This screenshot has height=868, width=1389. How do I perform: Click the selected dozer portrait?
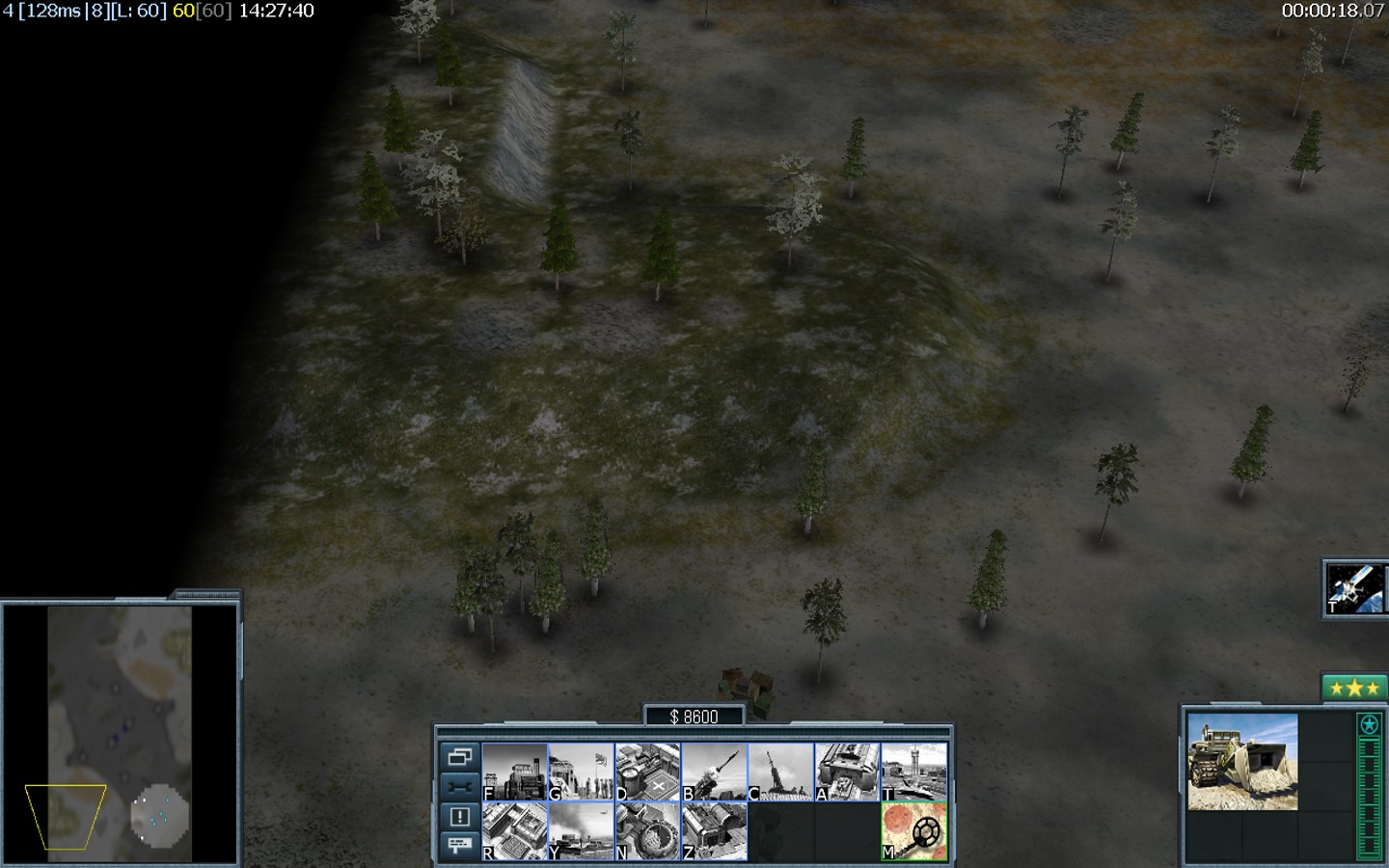pyautogui.click(x=1242, y=762)
